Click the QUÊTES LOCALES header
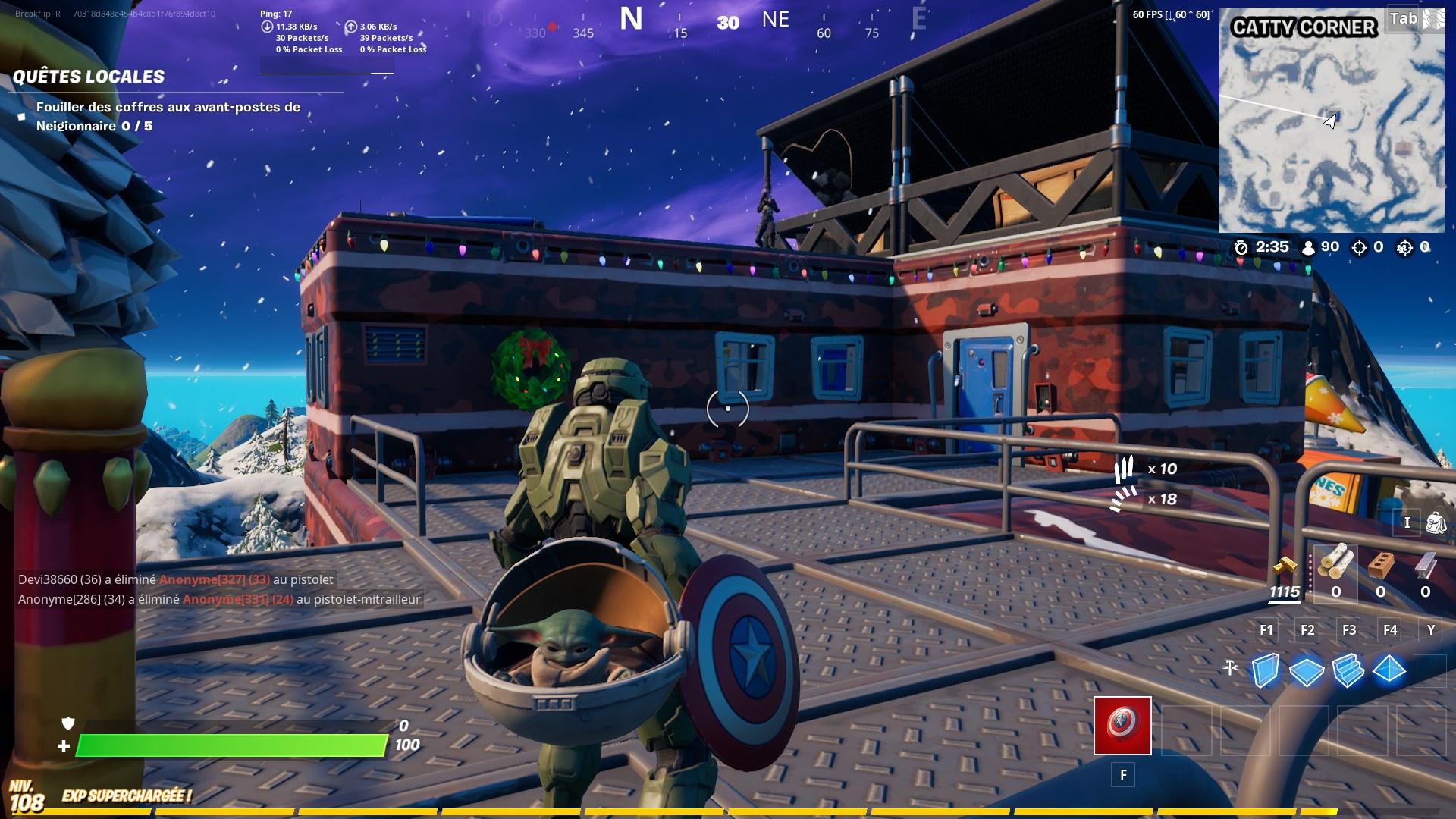The height and width of the screenshot is (819, 1456). pyautogui.click(x=89, y=76)
